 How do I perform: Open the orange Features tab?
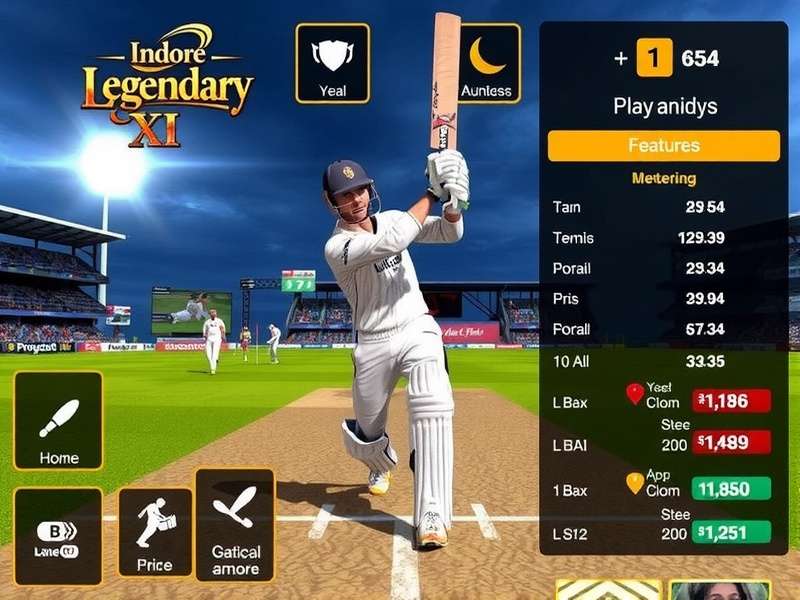pyautogui.click(x=663, y=146)
